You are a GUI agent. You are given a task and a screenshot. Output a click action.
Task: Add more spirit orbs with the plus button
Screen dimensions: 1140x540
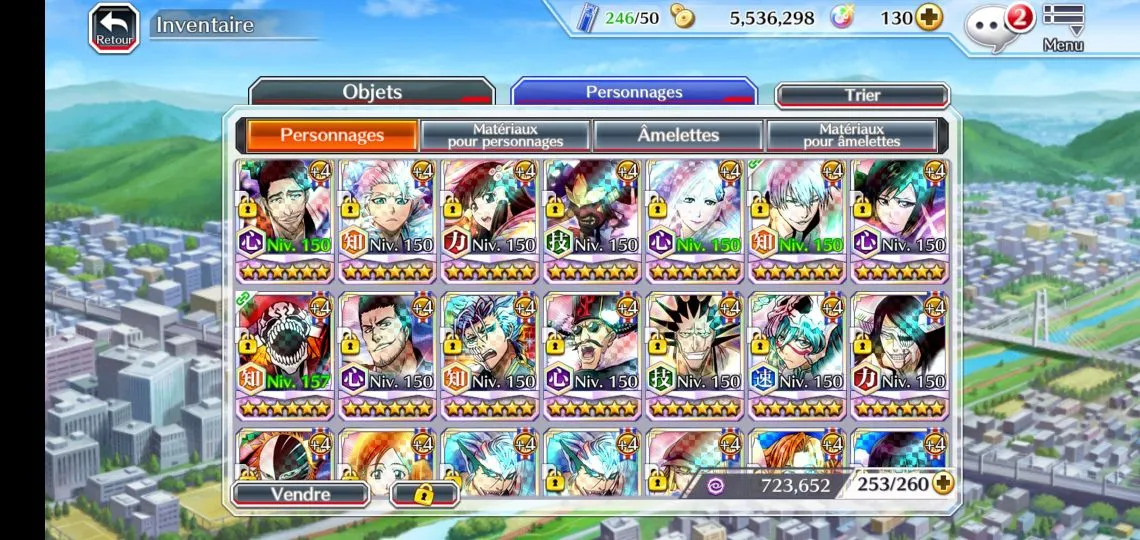(x=929, y=18)
